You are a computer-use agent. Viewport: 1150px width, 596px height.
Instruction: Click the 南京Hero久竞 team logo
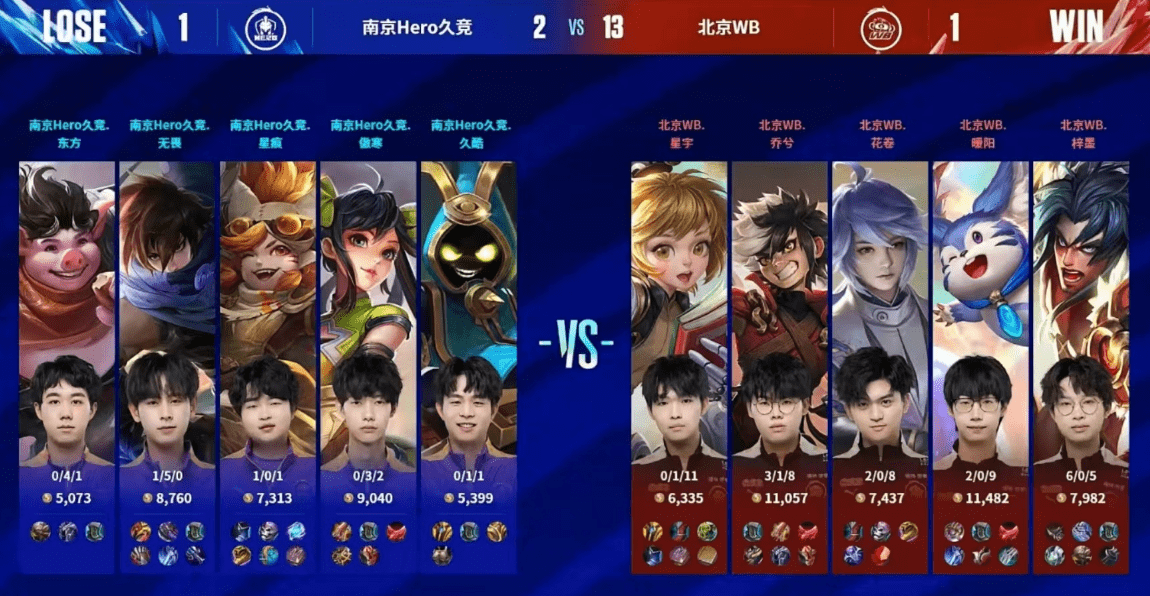[x=266, y=28]
